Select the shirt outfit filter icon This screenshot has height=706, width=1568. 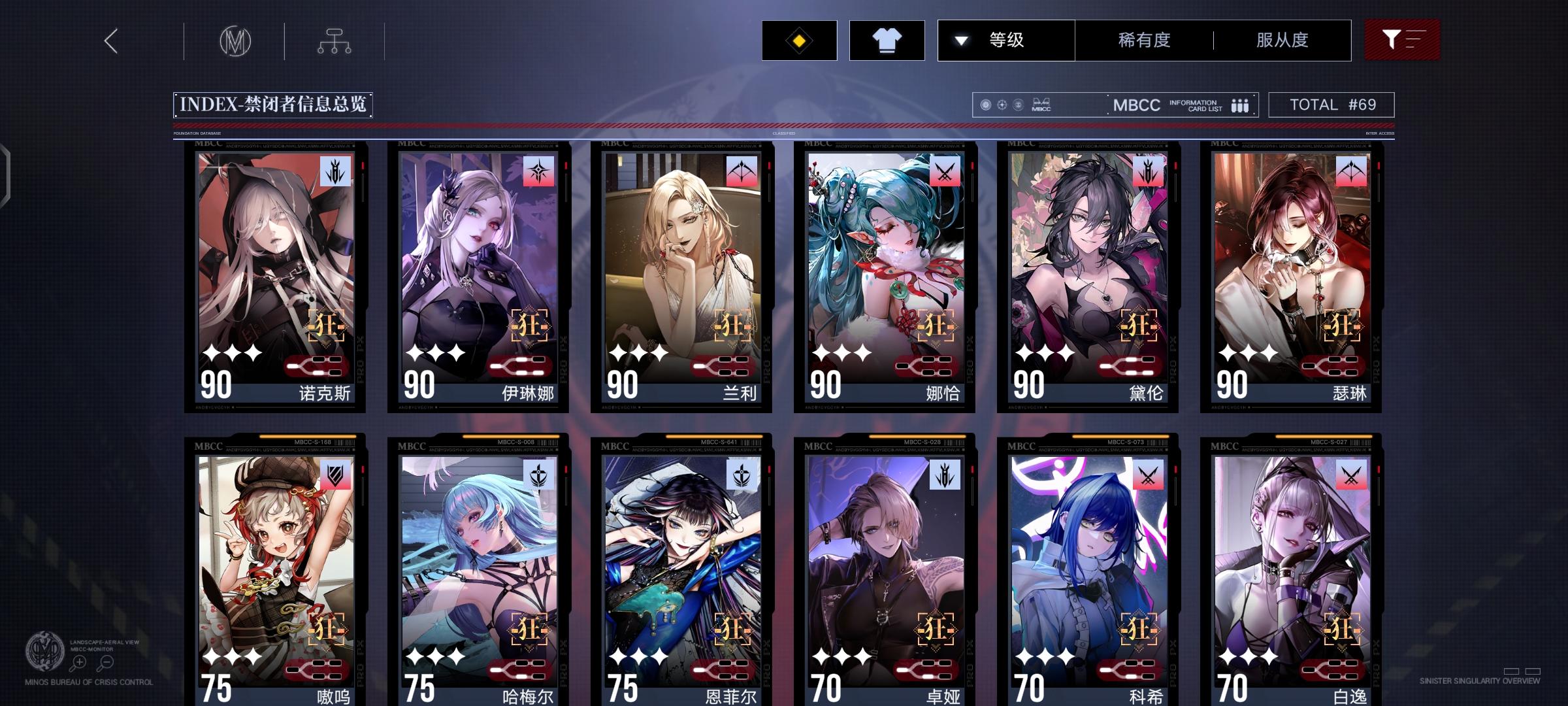click(886, 40)
